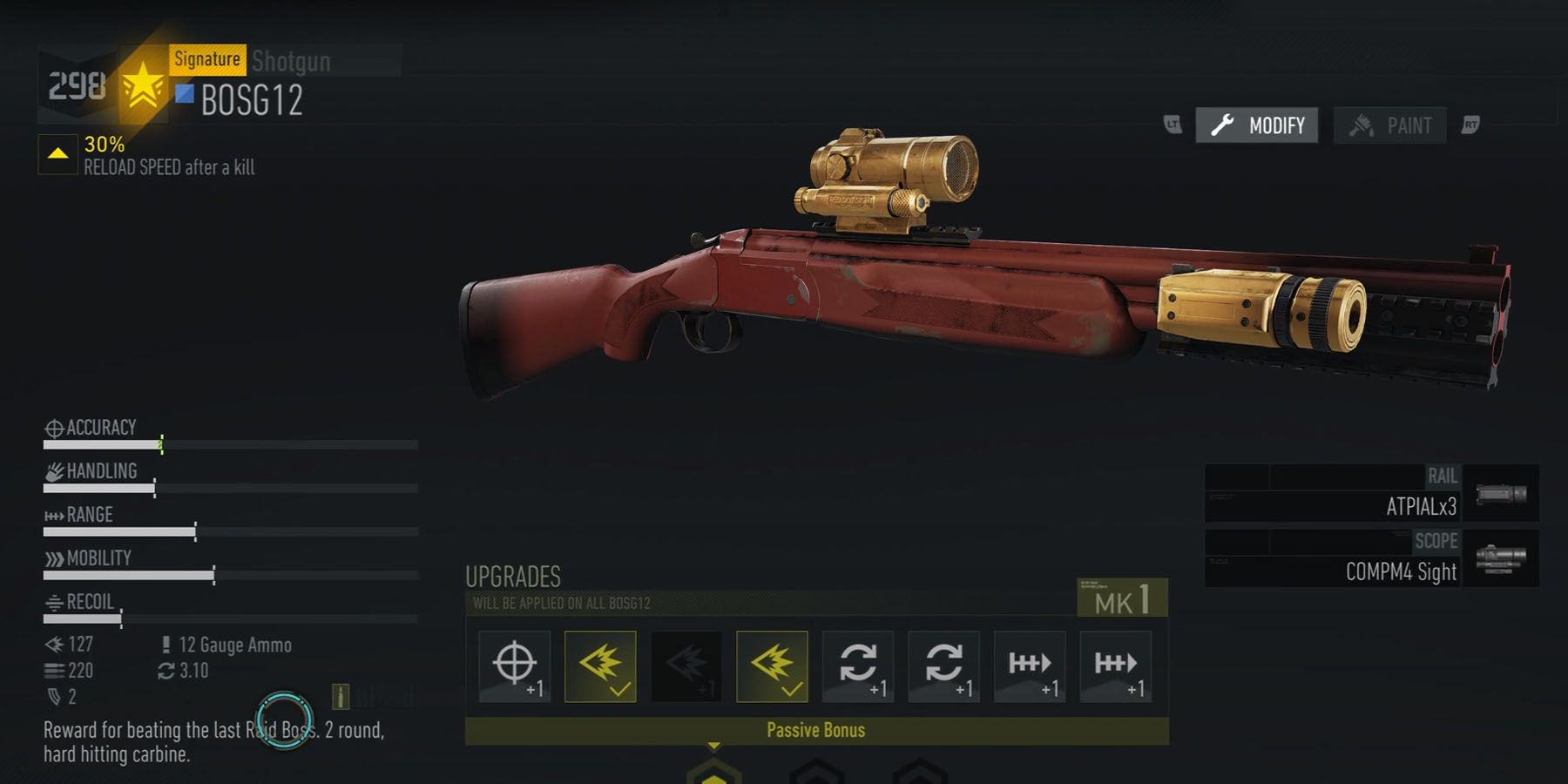Select the greyed-out damage upgrade icon
Viewport: 1568px width, 784px height.
pyautogui.click(x=686, y=664)
